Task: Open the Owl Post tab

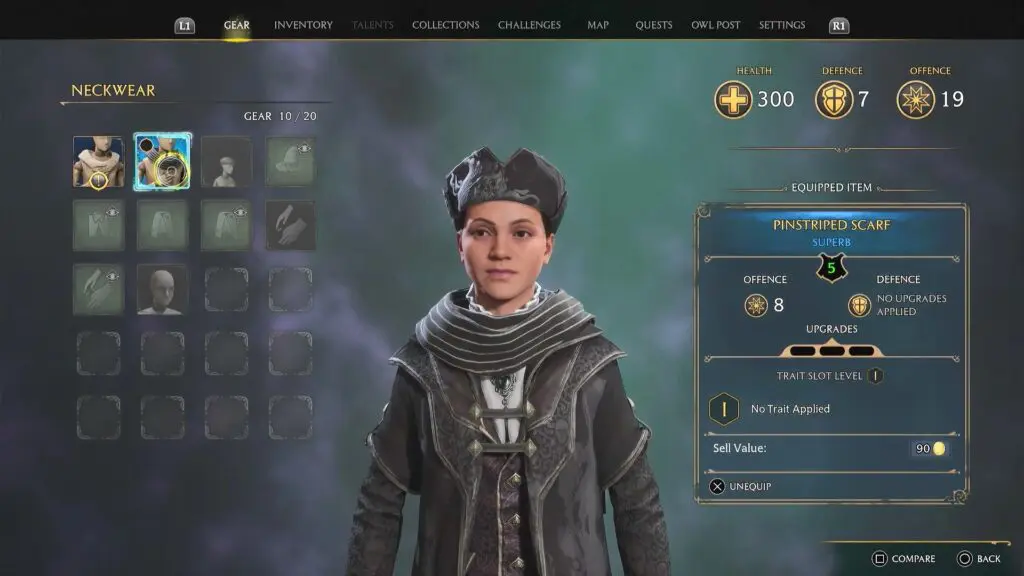Action: click(715, 25)
